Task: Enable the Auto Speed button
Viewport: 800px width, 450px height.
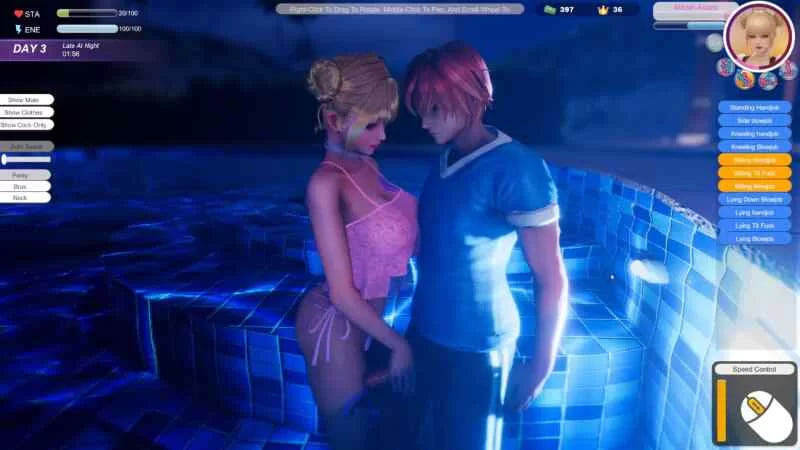Action: pyautogui.click(x=27, y=146)
